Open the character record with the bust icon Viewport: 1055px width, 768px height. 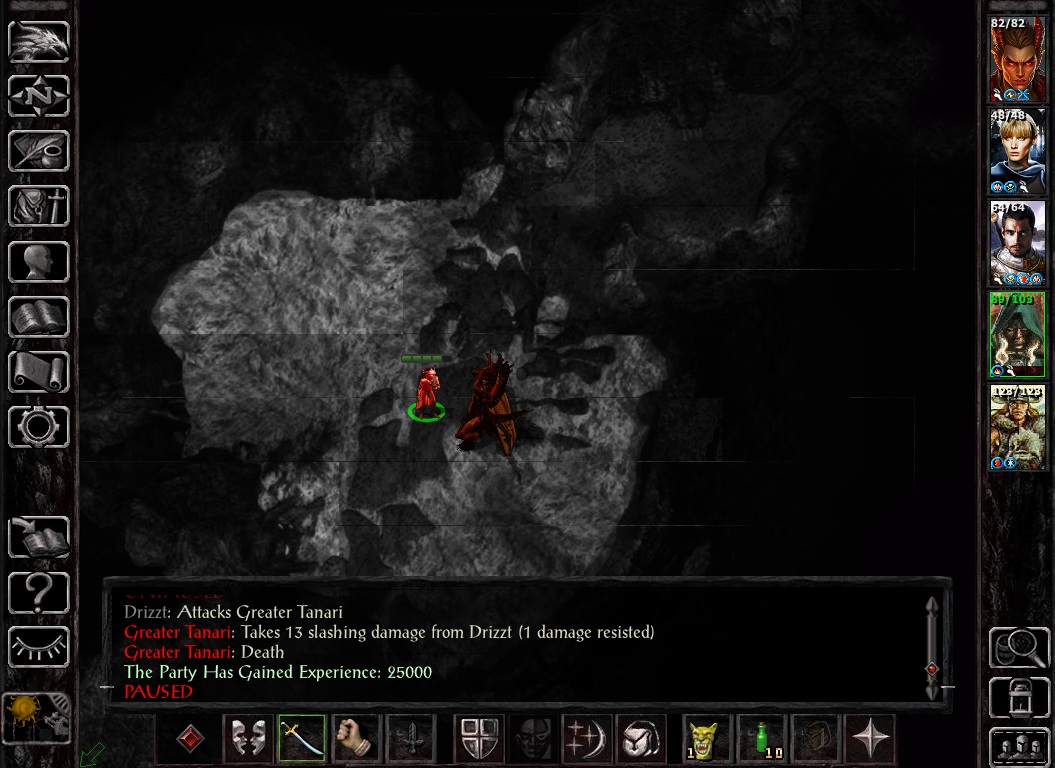(39, 262)
